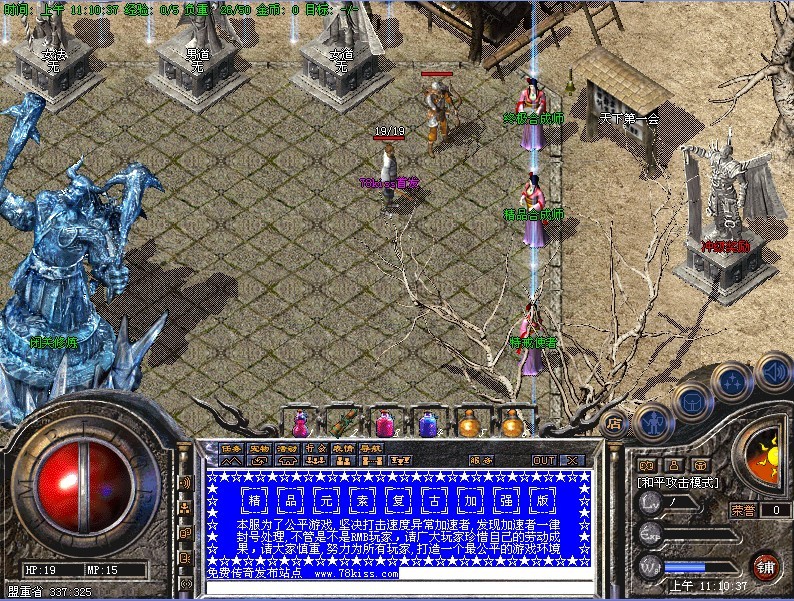Open the skills sparkle icon
This screenshot has width=794, height=601.
733,381
